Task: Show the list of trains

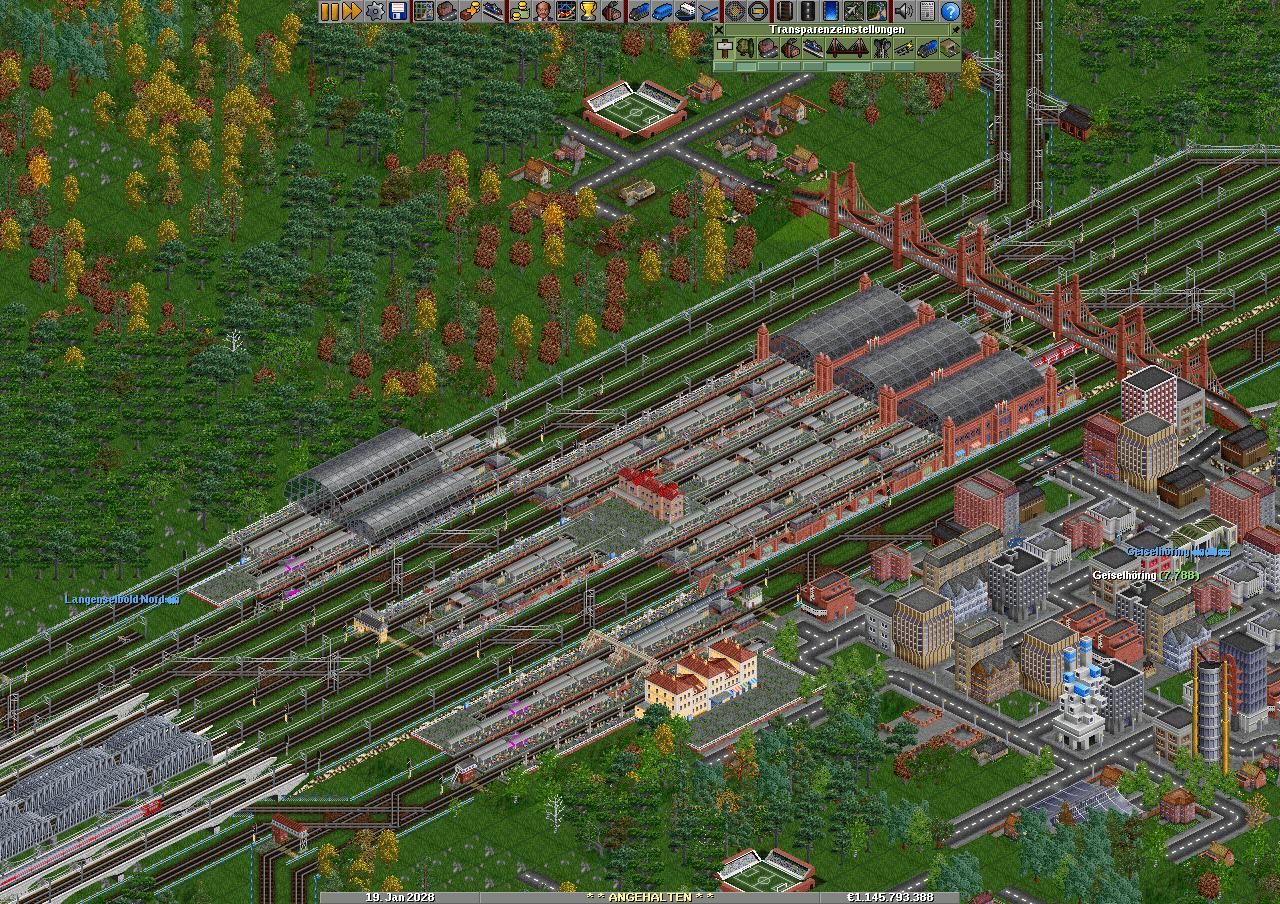Action: click(637, 11)
